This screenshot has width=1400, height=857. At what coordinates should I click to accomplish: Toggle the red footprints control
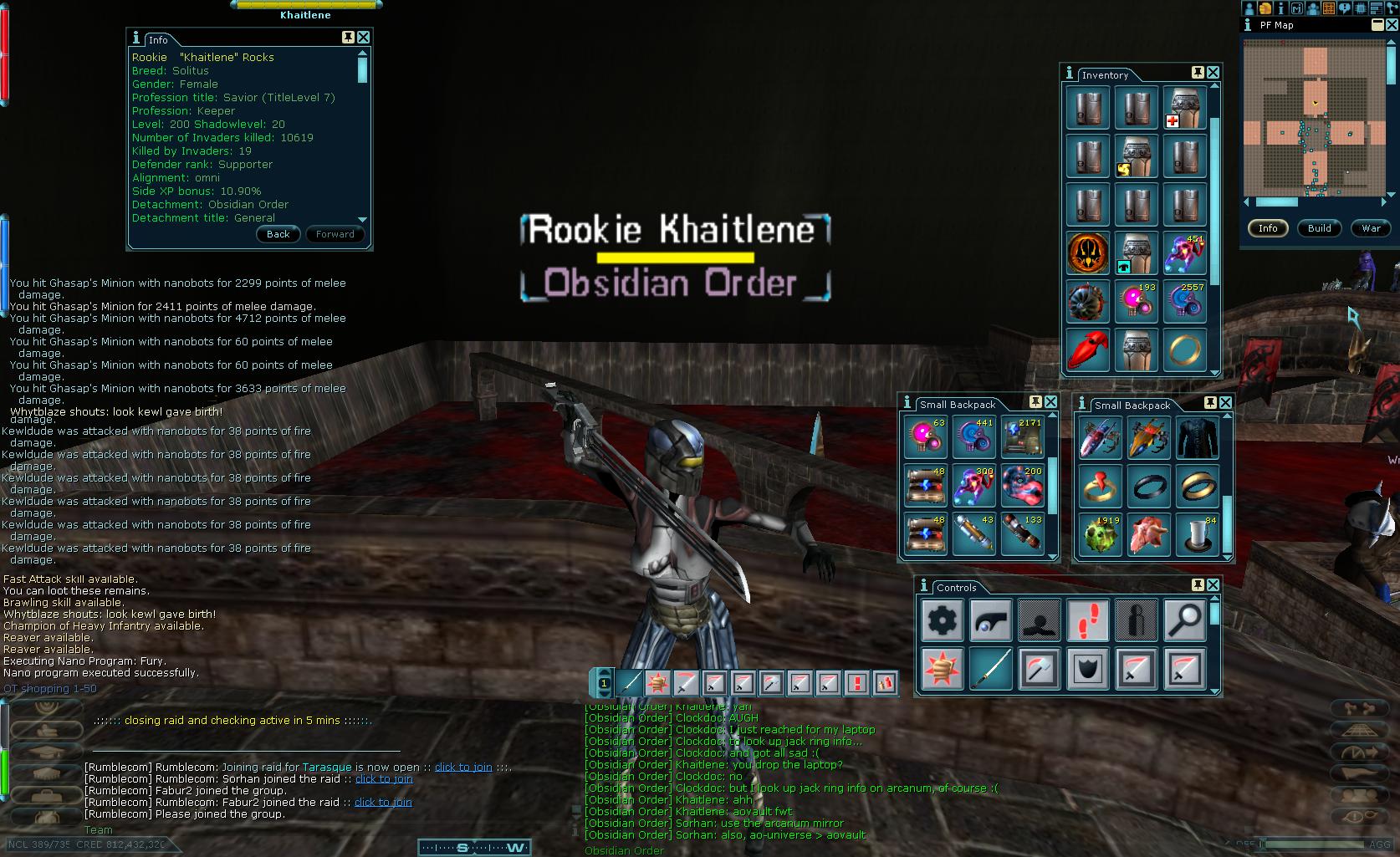(1088, 620)
